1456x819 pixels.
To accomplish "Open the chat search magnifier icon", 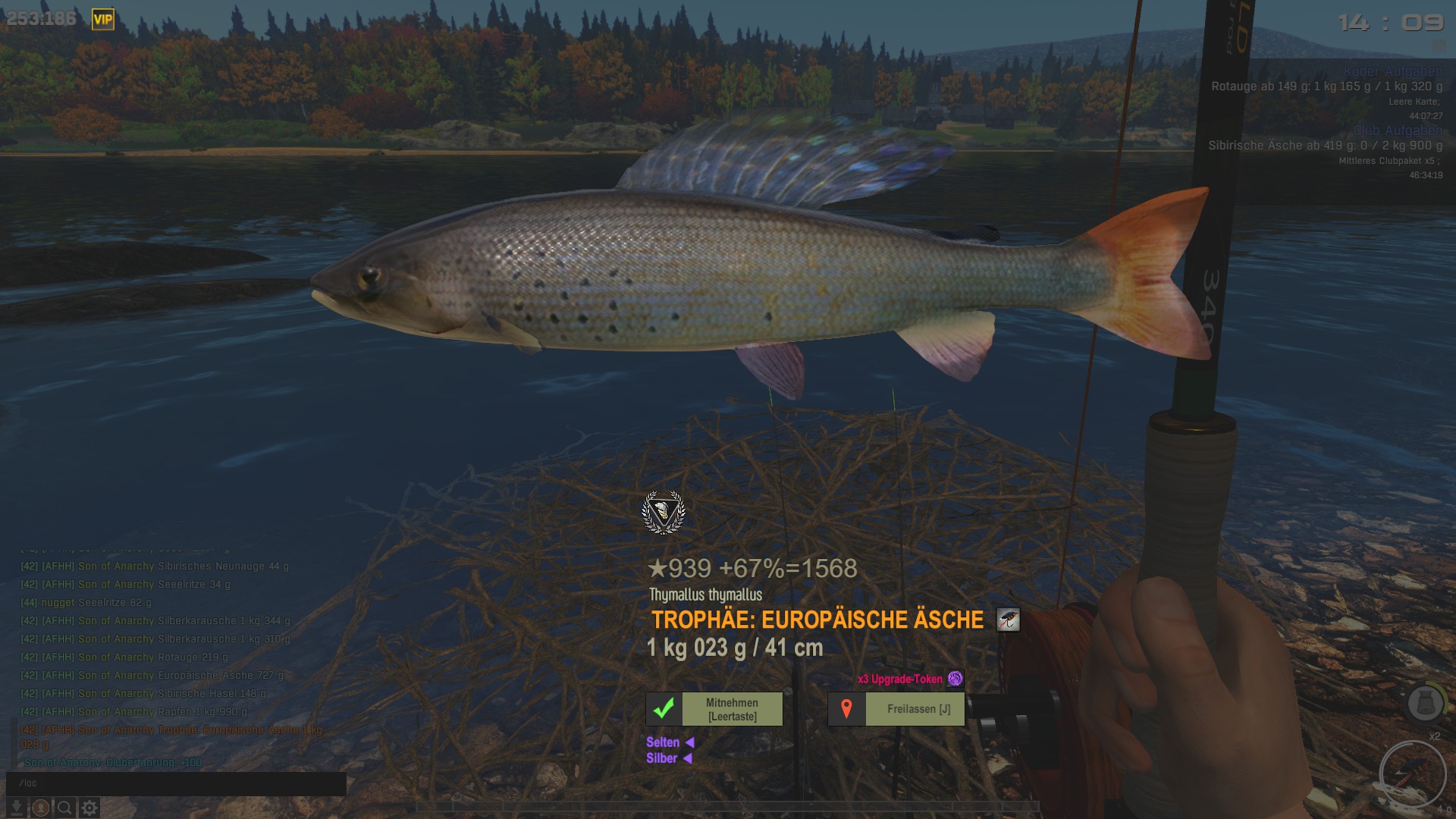I will click(65, 808).
